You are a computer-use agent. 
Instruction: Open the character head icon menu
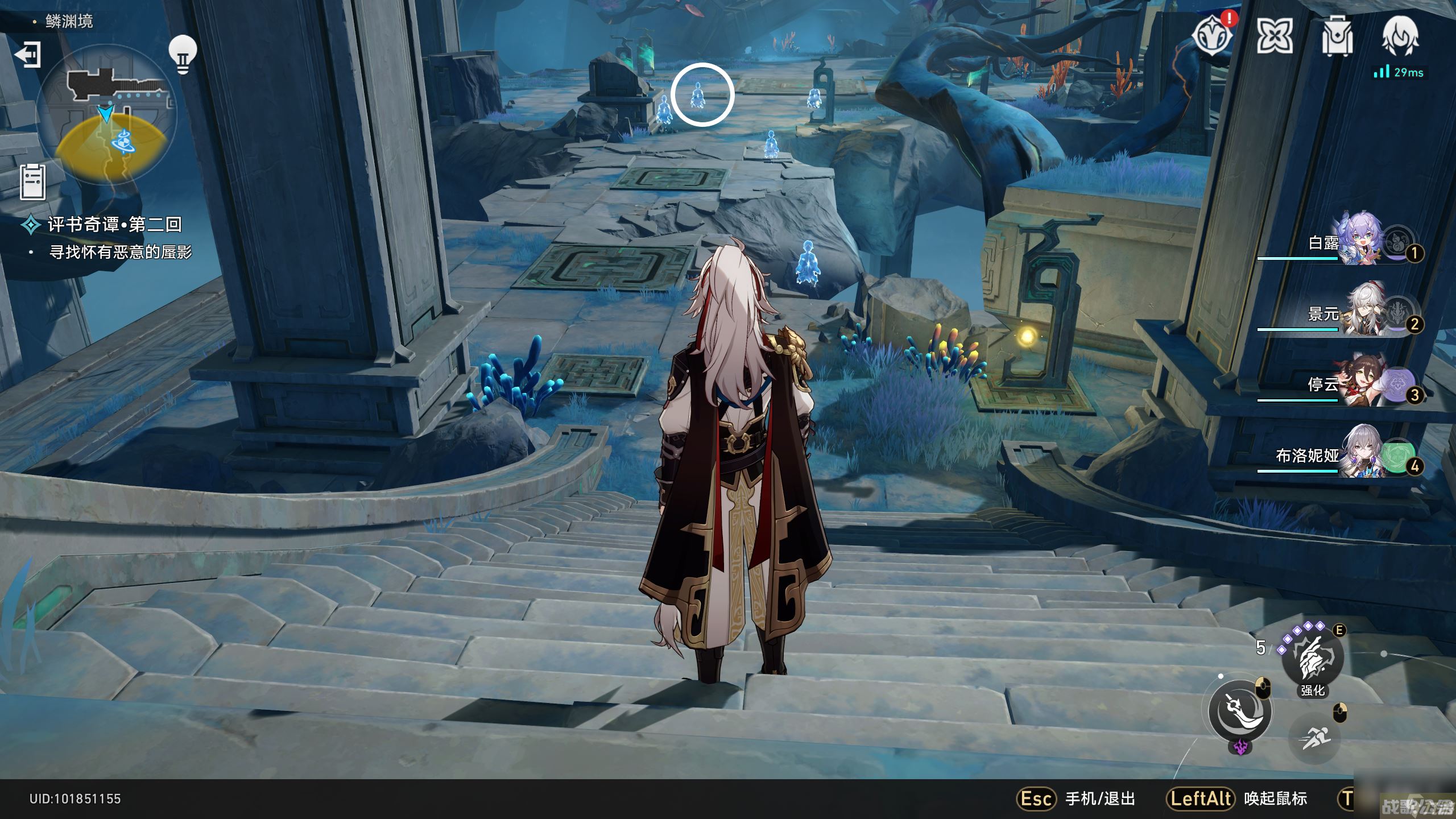click(x=1400, y=36)
